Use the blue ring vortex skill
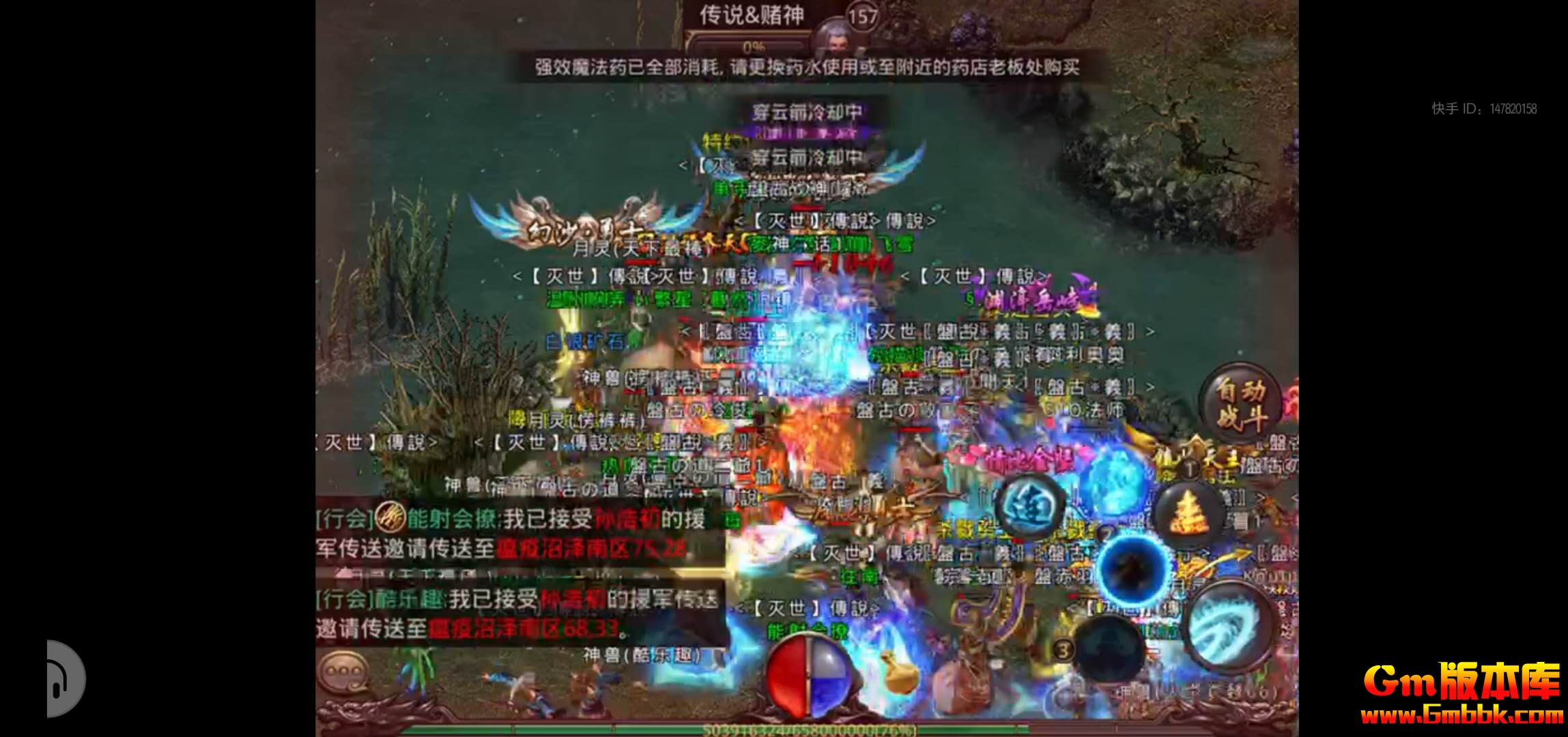The image size is (1568, 737). click(1134, 568)
